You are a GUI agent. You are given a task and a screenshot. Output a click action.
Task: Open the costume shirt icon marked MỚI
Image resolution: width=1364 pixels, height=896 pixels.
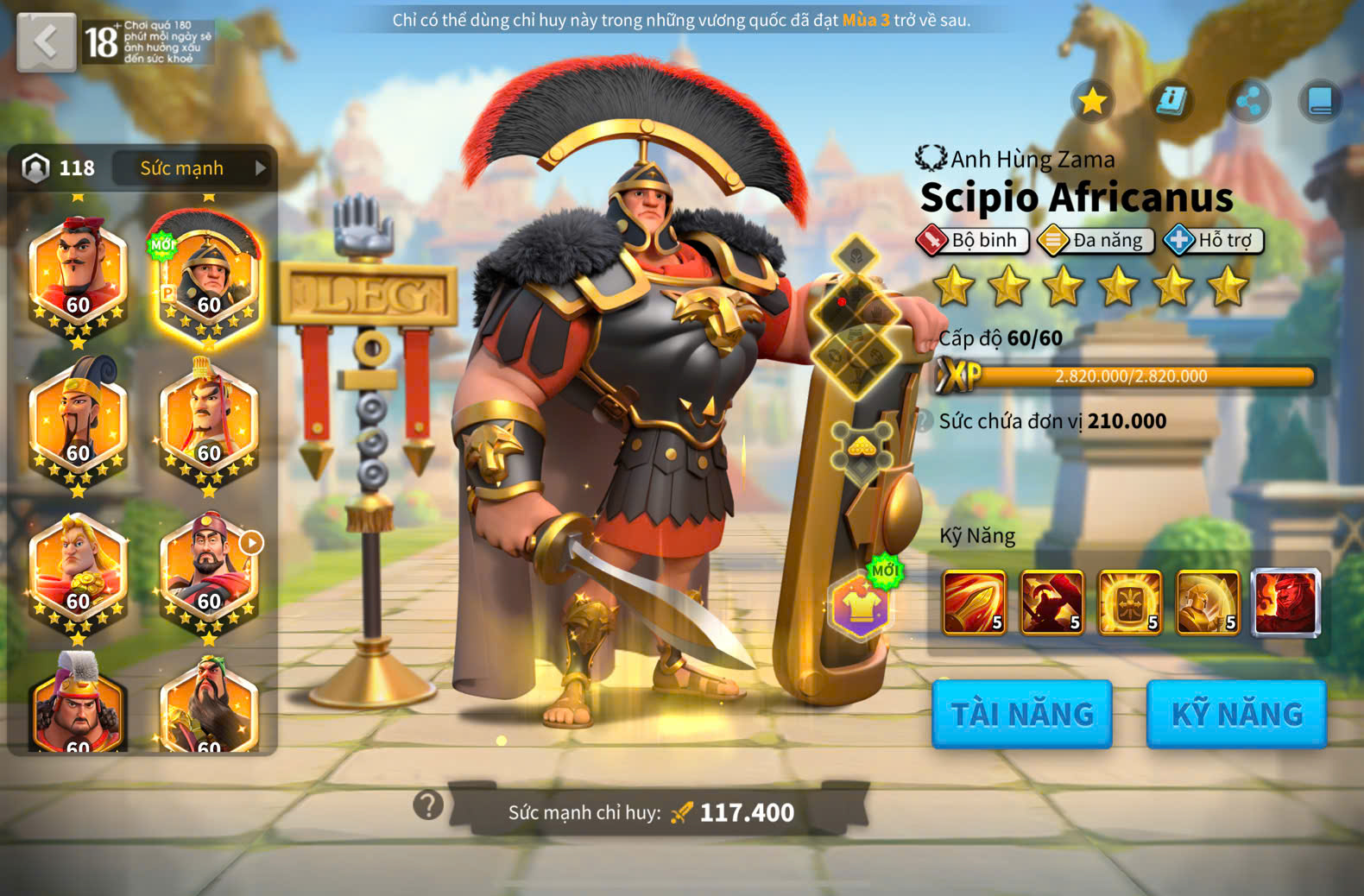(x=862, y=605)
